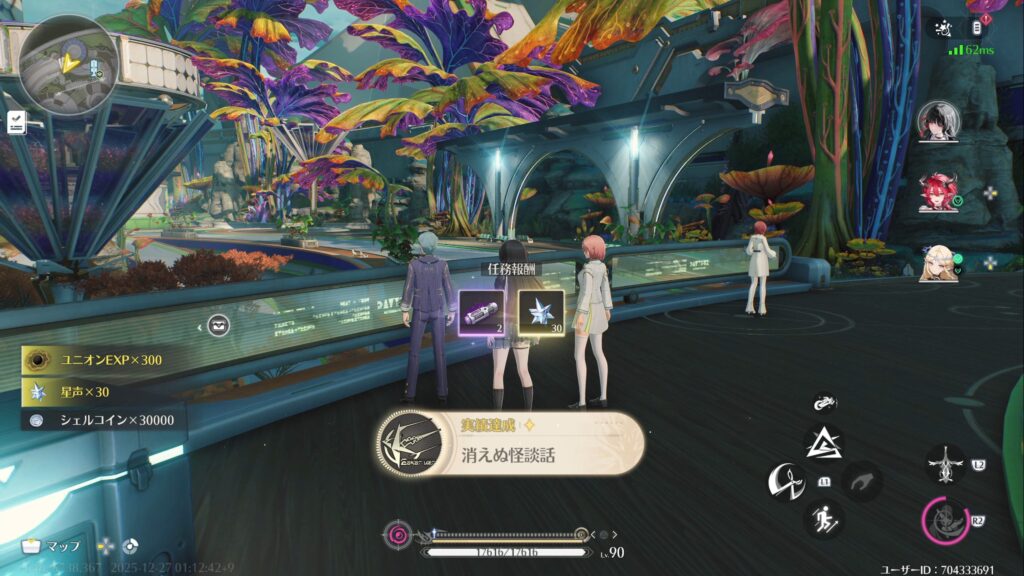Open the quest checklist icon
Image resolution: width=1024 pixels, height=576 pixels.
click(x=17, y=122)
